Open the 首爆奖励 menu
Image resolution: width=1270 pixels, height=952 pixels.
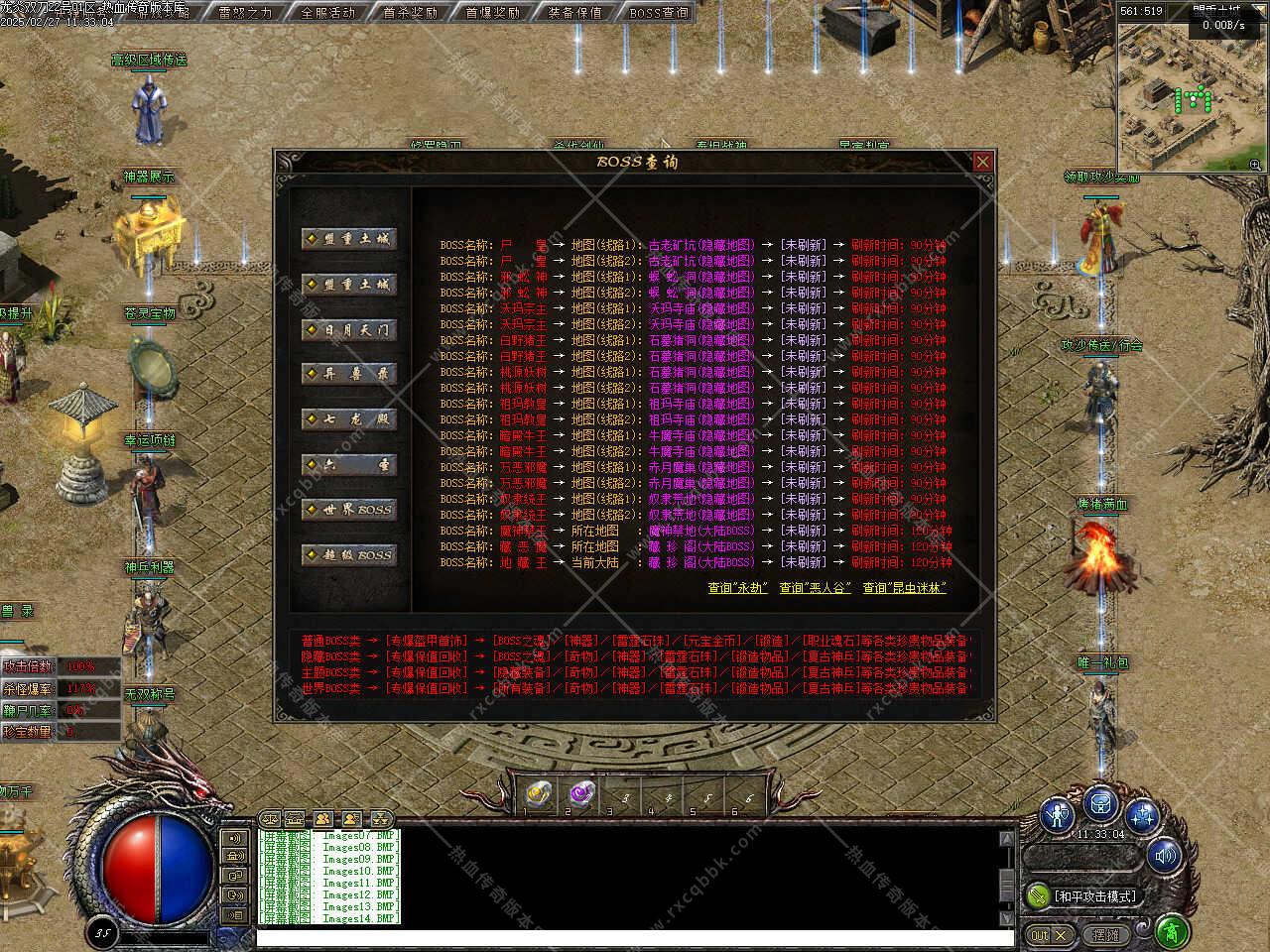click(492, 13)
